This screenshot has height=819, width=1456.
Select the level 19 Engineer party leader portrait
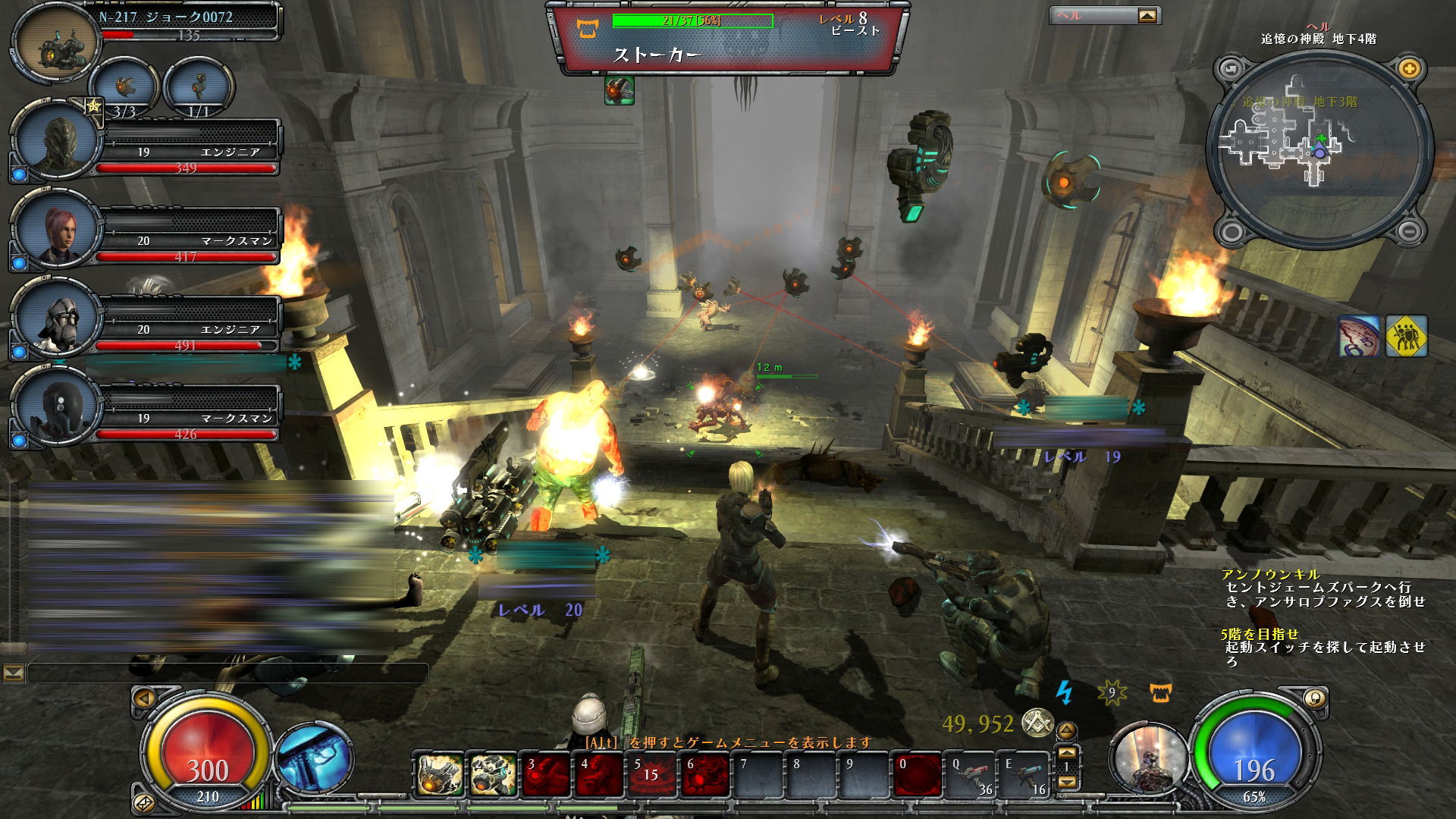pyautogui.click(x=58, y=142)
